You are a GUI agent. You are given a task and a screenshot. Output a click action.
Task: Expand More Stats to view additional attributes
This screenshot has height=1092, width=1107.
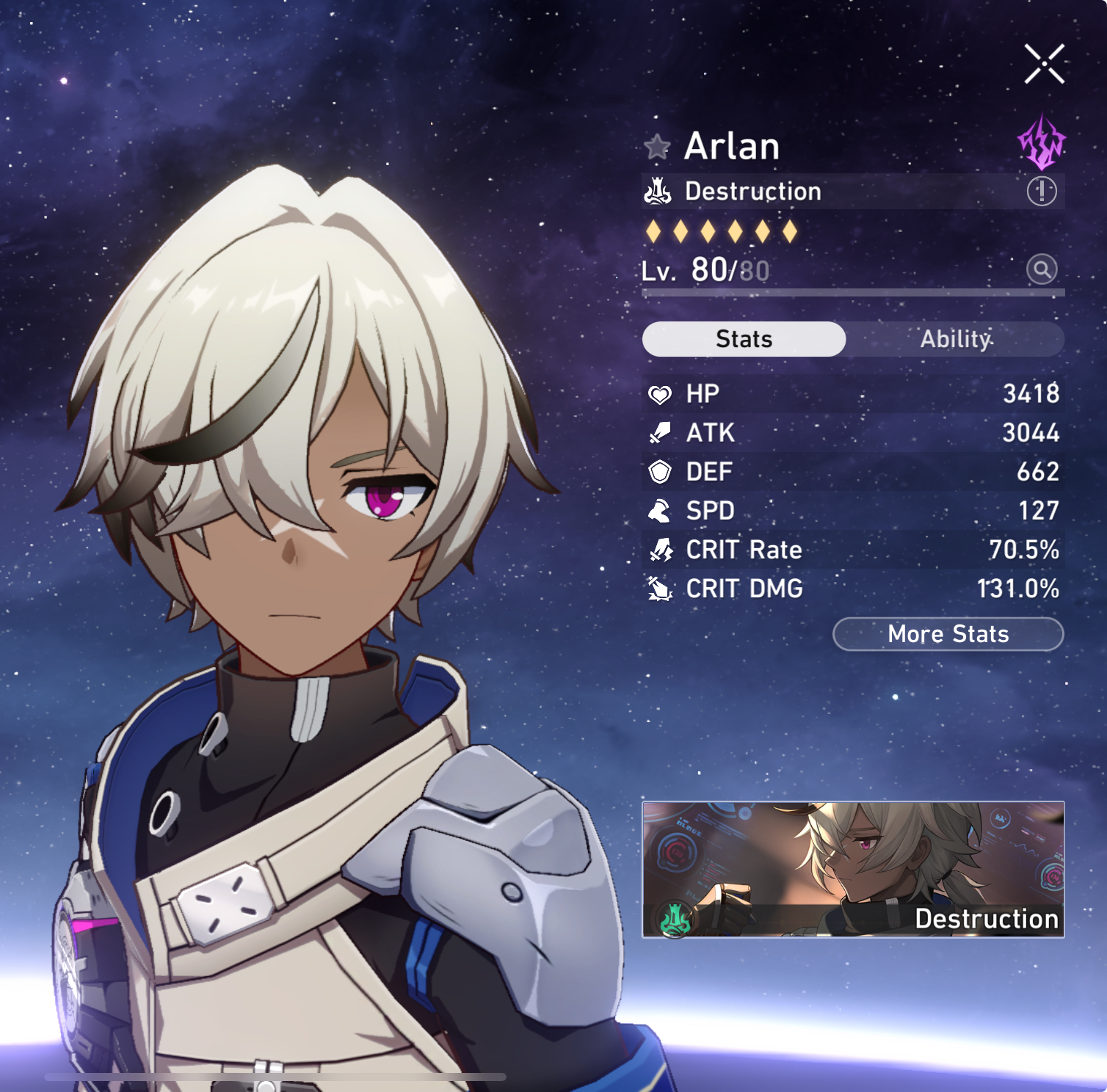(947, 634)
